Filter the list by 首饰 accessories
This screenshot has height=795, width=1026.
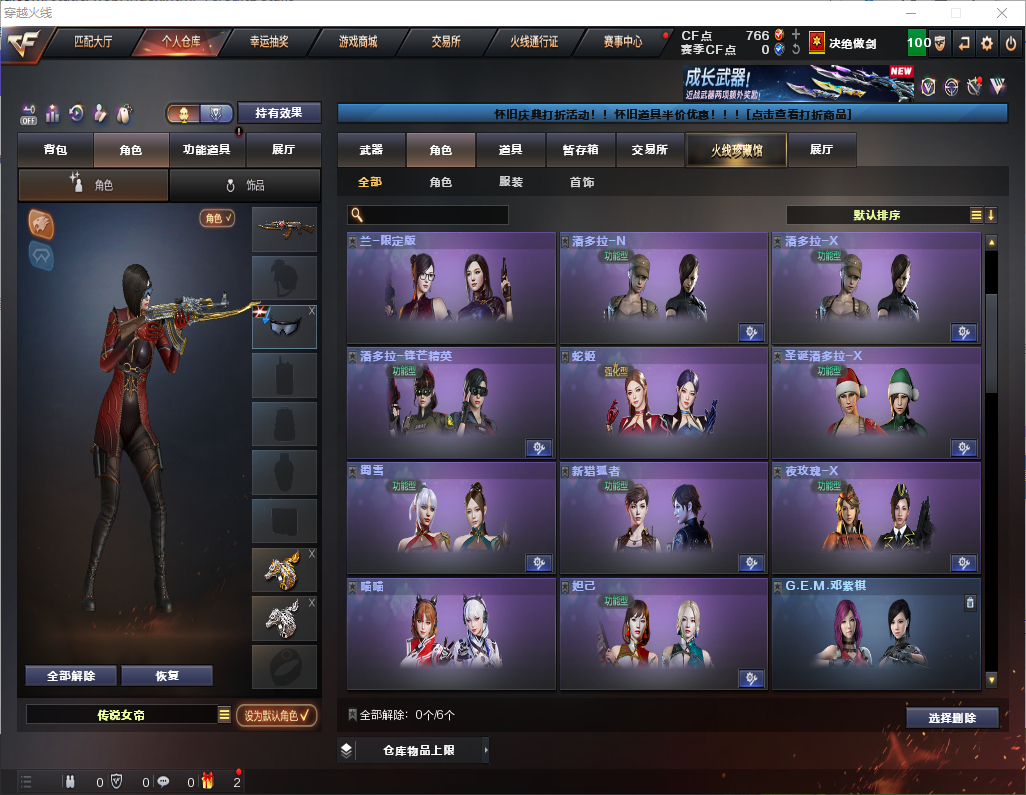click(x=582, y=183)
